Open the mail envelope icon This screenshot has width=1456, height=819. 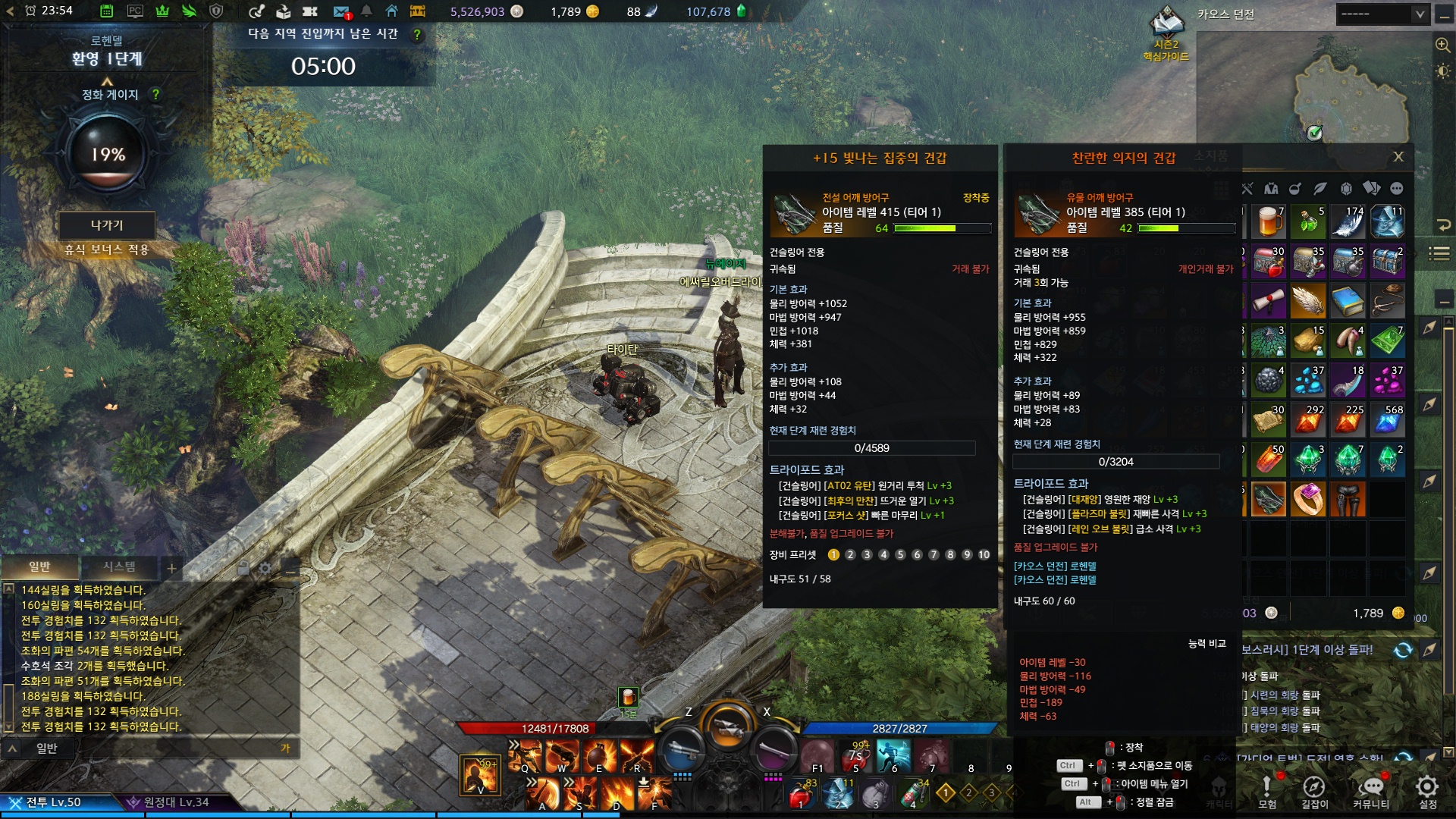(x=341, y=11)
